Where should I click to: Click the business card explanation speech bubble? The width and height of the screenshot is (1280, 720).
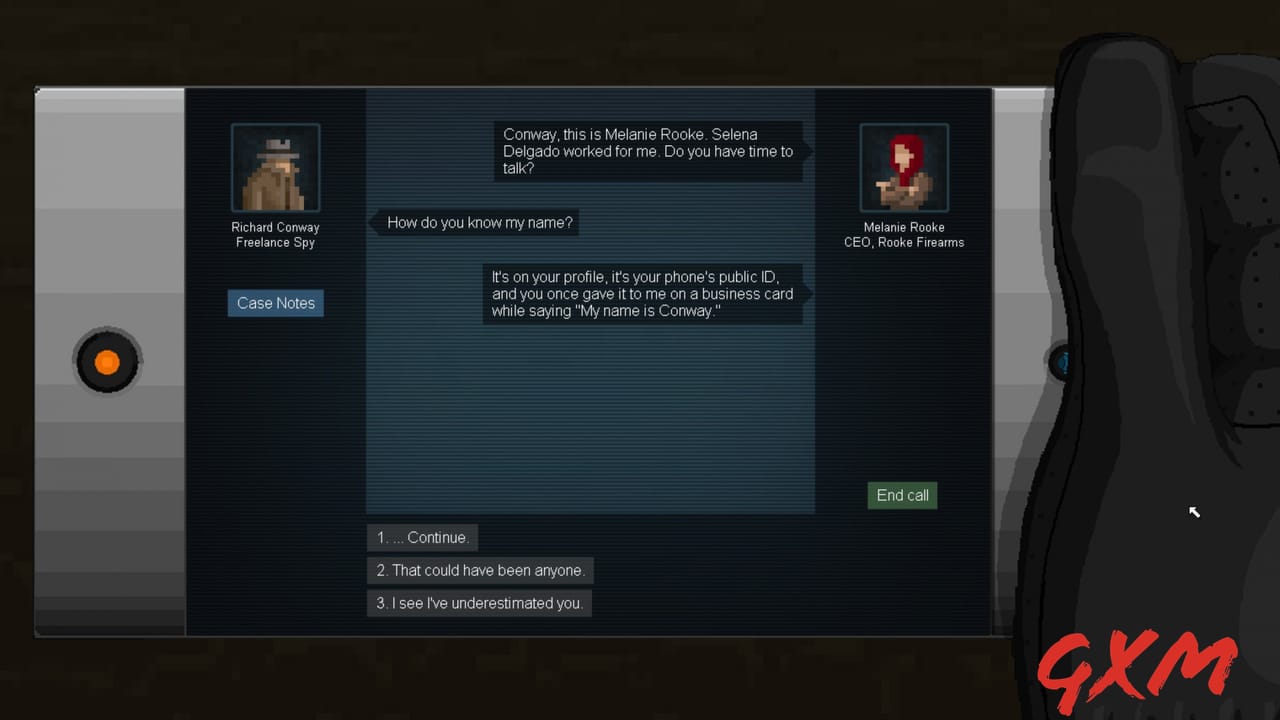(x=643, y=294)
